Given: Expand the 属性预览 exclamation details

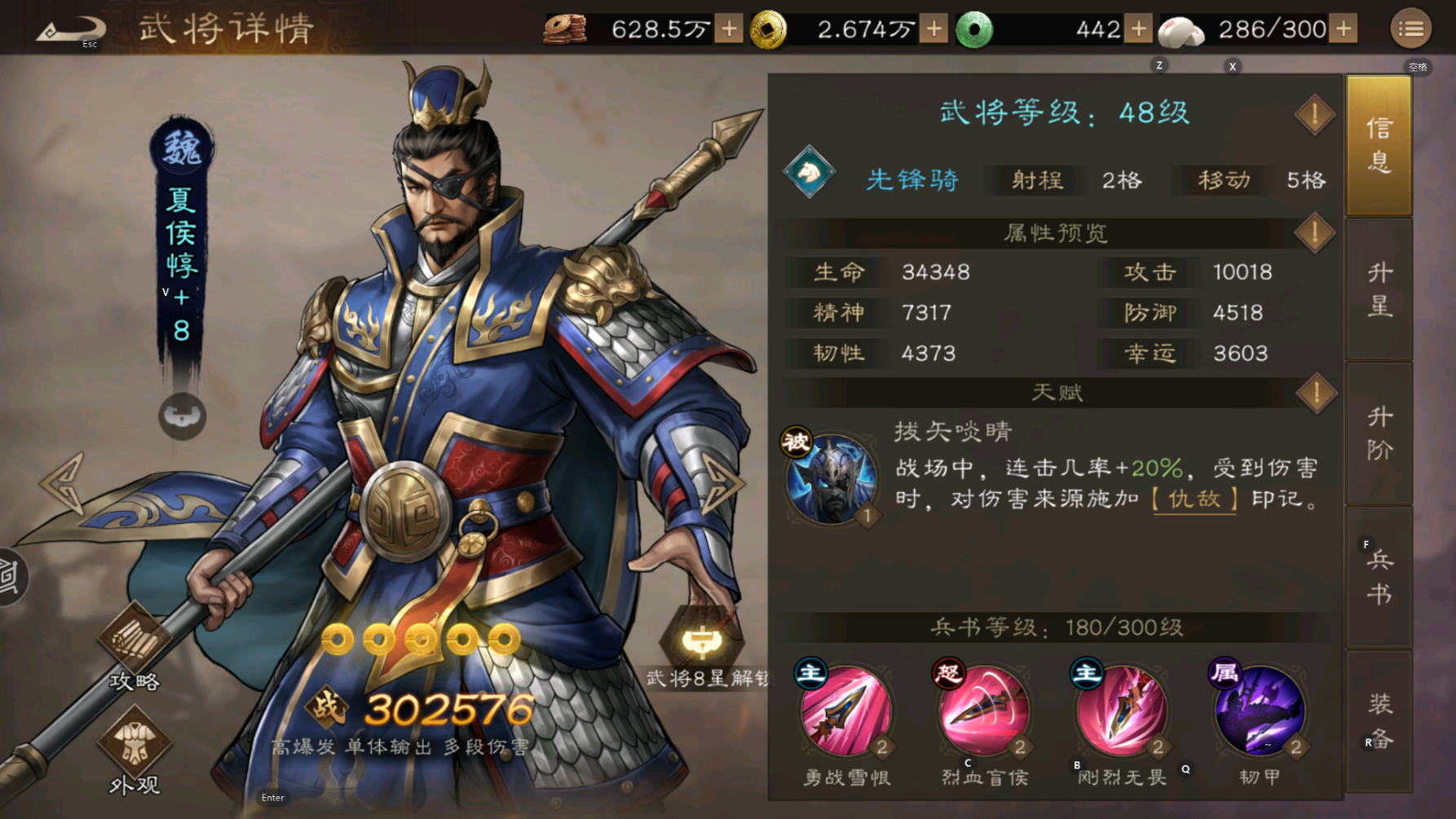Looking at the screenshot, I should click(1313, 232).
